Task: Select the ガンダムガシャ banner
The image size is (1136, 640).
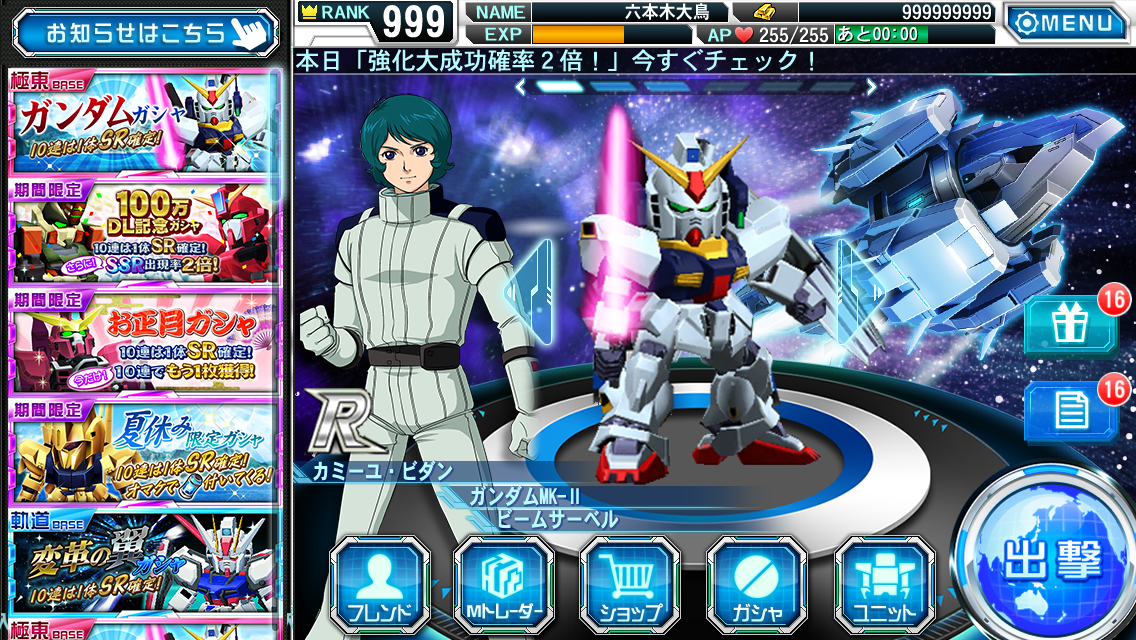Action: click(x=144, y=121)
